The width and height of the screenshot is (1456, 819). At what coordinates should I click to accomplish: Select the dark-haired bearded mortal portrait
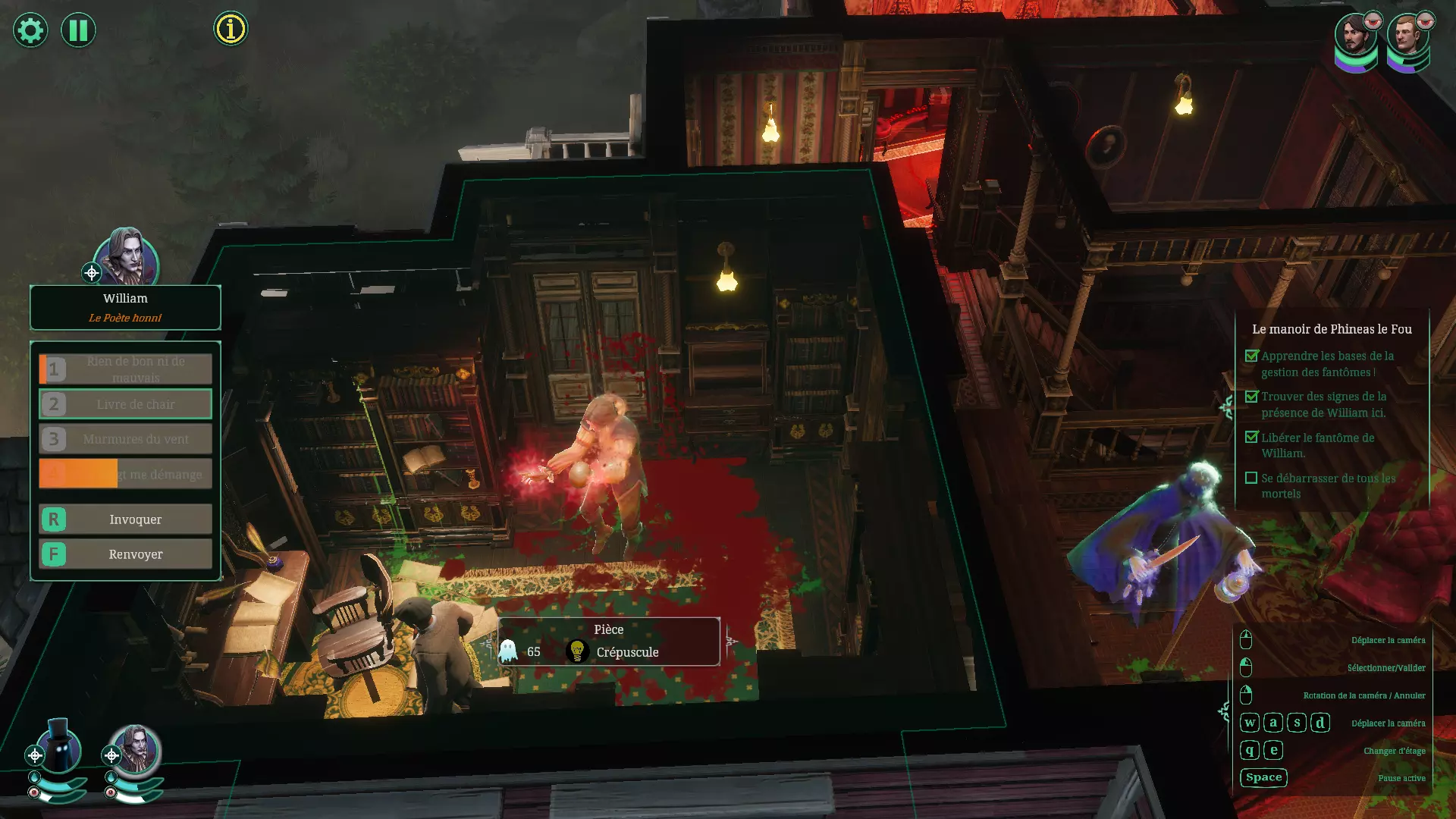pyautogui.click(x=1355, y=36)
